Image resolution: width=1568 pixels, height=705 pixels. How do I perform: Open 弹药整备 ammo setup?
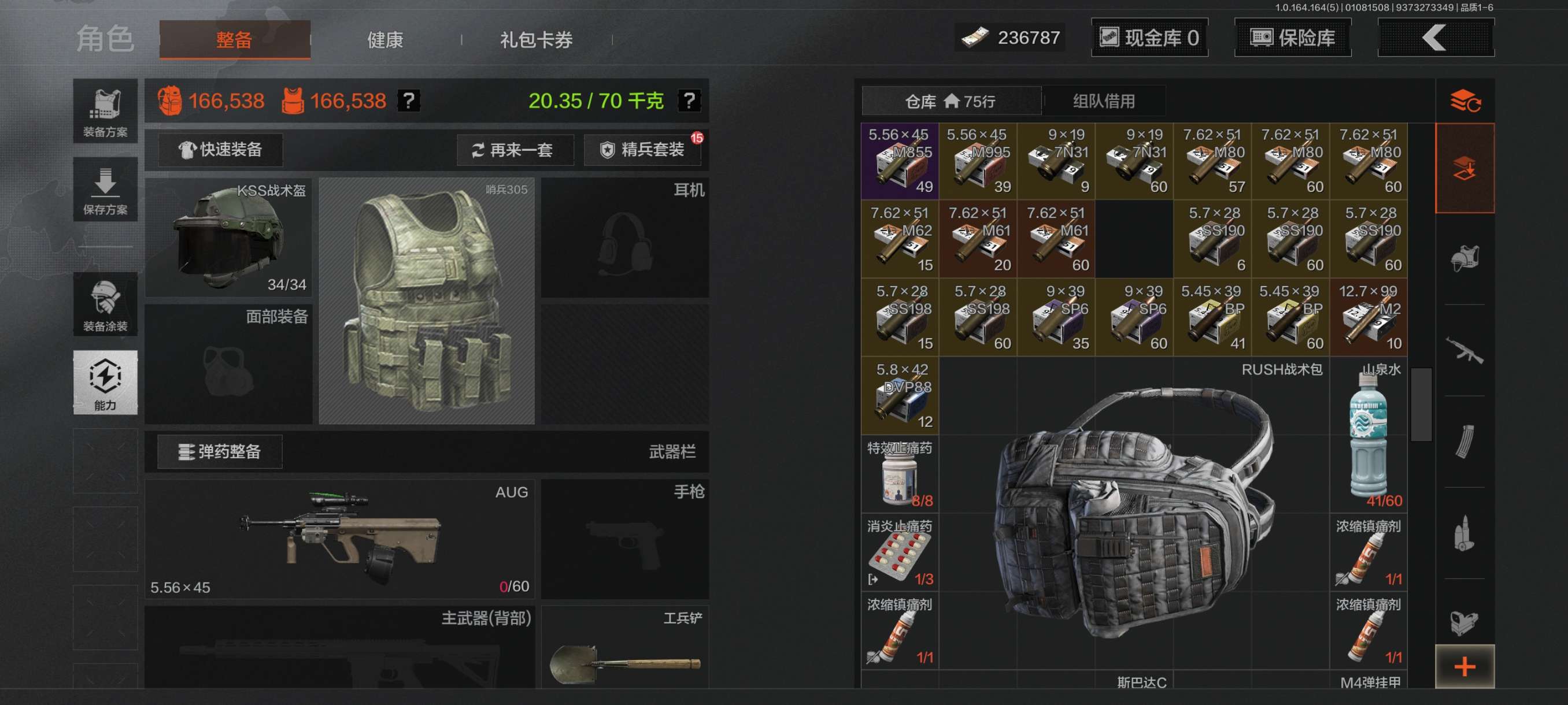coord(220,451)
